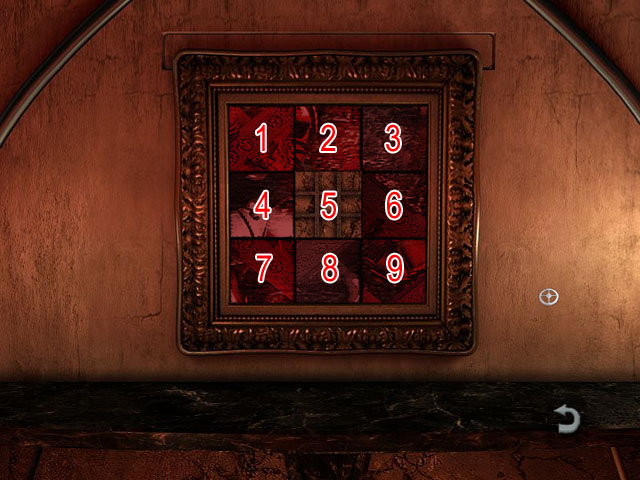Choose puzzle tile number 6
Viewport: 640px width, 480px height.
pyautogui.click(x=393, y=205)
